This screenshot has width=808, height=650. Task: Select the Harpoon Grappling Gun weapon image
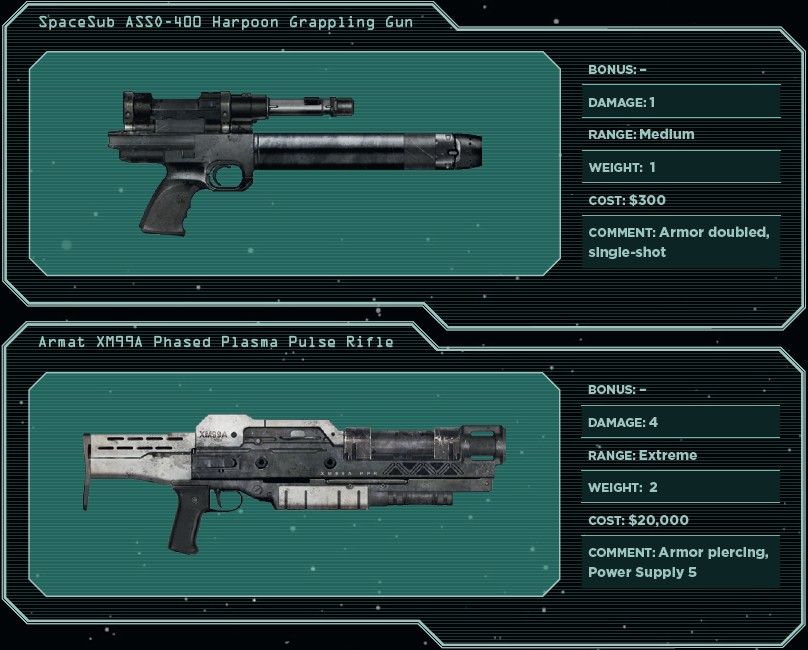pos(295,160)
